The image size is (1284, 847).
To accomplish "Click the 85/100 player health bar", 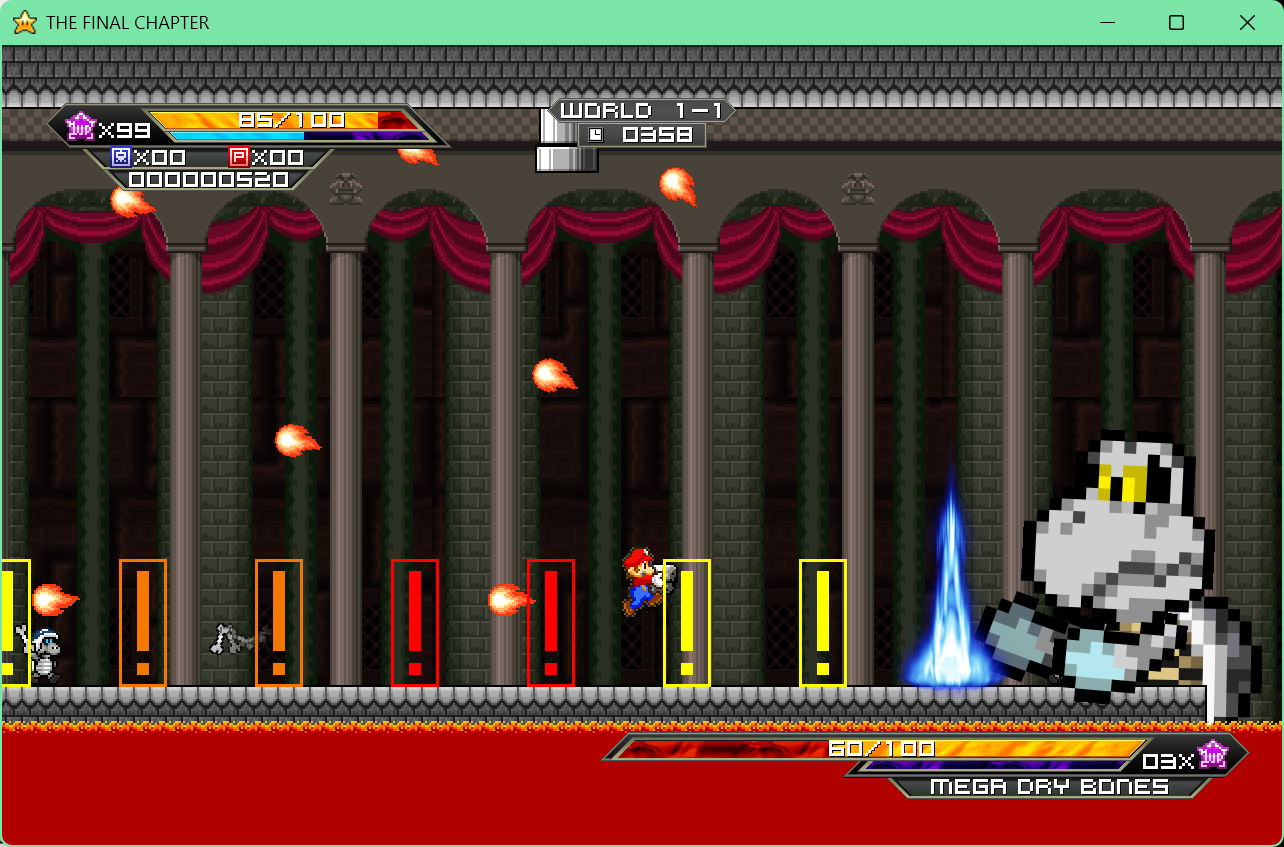I will (290, 119).
